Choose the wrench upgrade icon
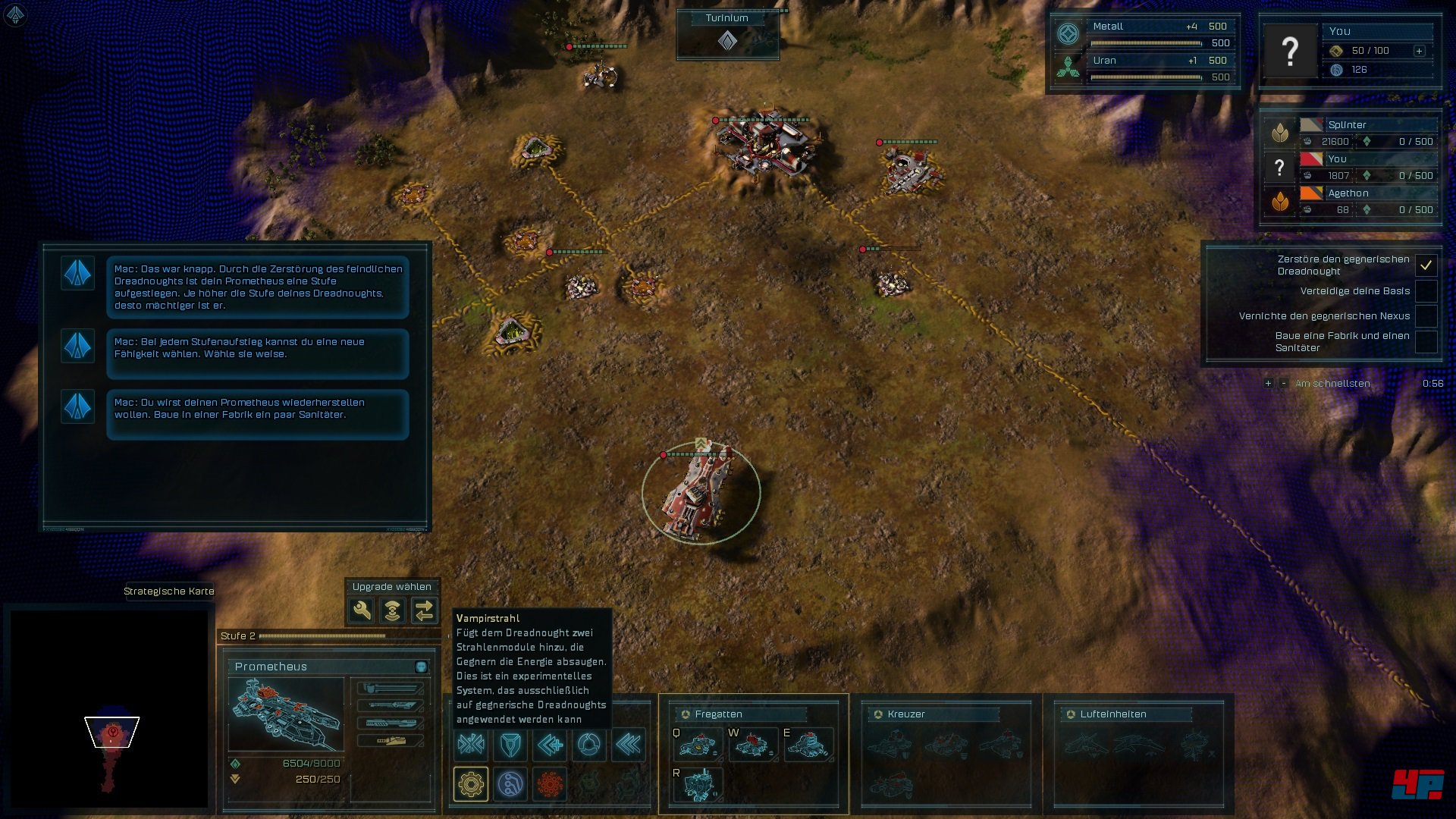Image resolution: width=1456 pixels, height=819 pixels. (361, 610)
